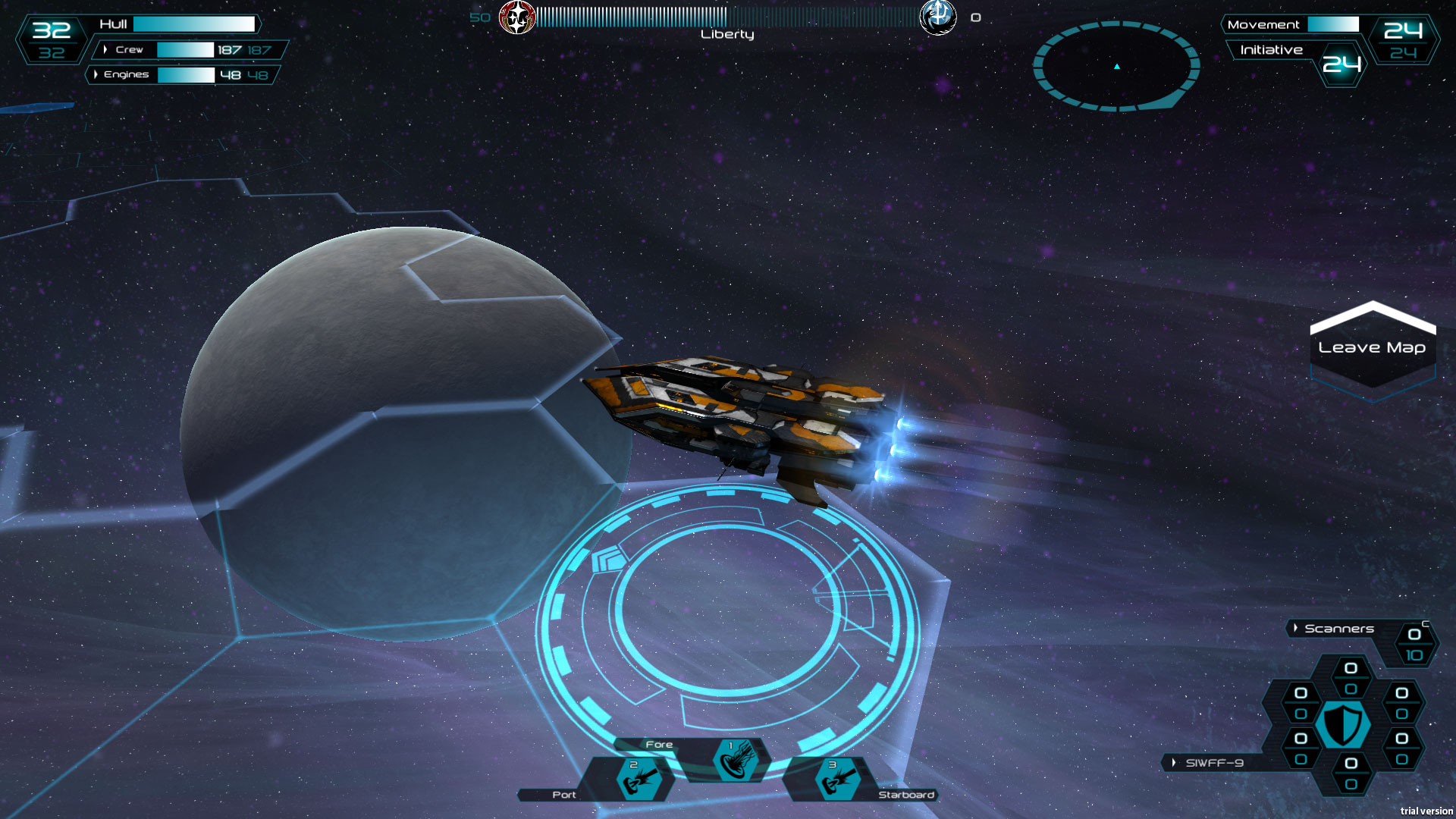
Task: Expand the Crew status bar
Action: 105,50
